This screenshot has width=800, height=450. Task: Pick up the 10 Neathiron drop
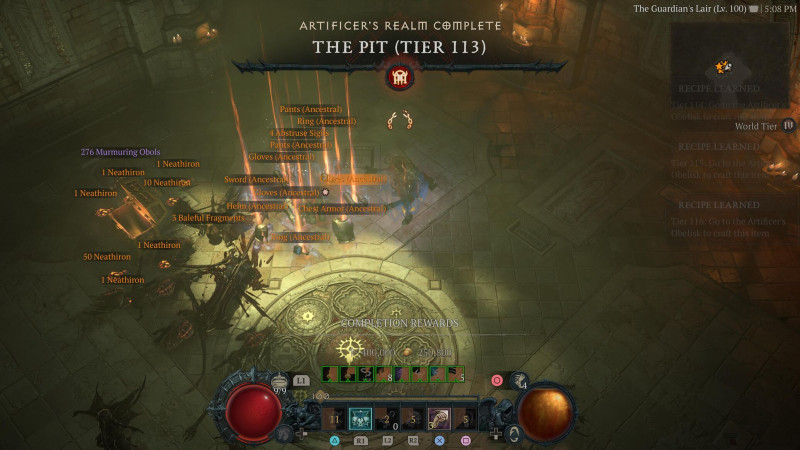click(x=166, y=183)
